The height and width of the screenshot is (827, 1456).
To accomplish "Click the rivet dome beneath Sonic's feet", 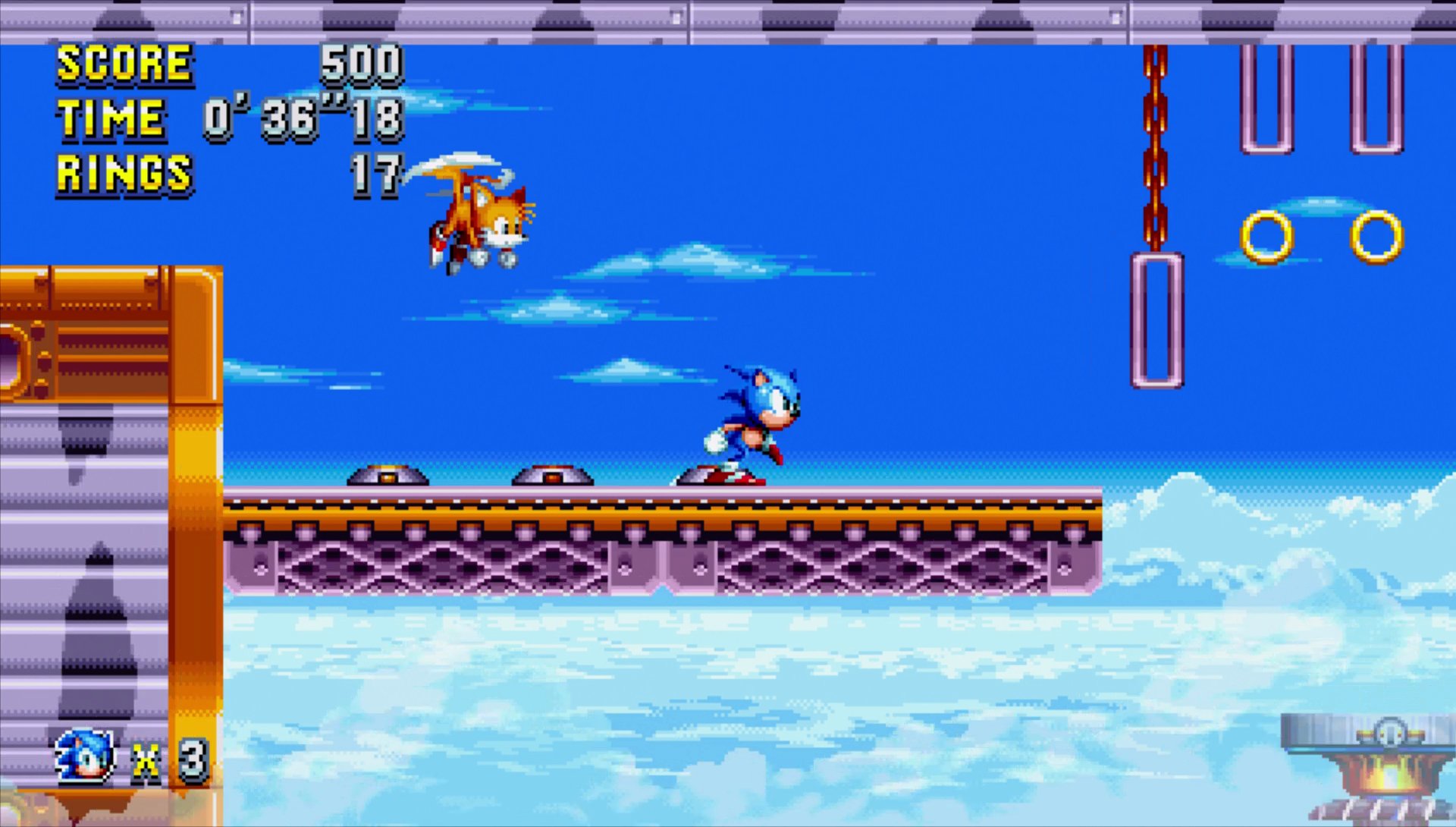I will tap(715, 478).
